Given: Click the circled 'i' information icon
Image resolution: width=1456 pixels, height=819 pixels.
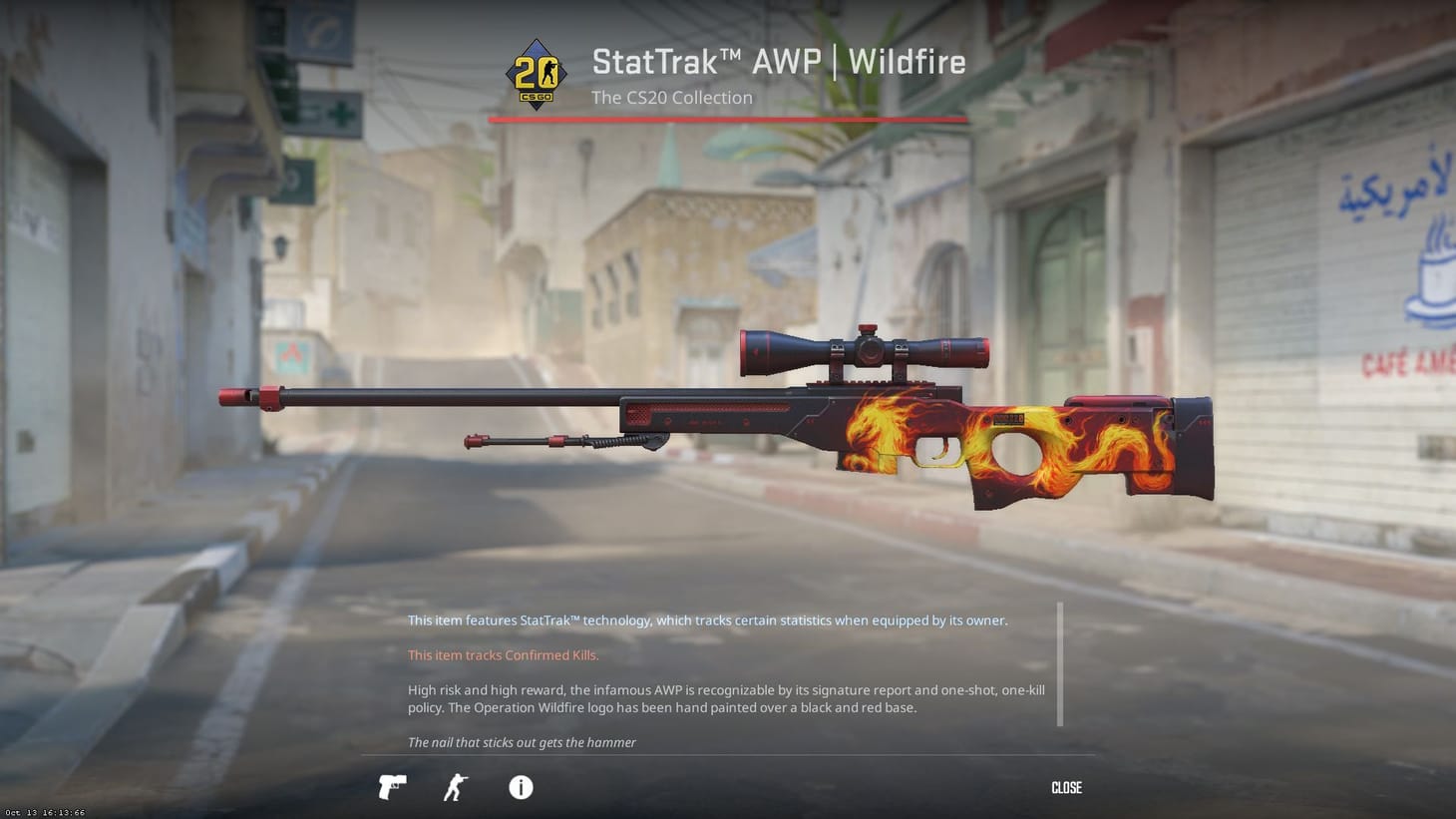Looking at the screenshot, I should pyautogui.click(x=519, y=787).
